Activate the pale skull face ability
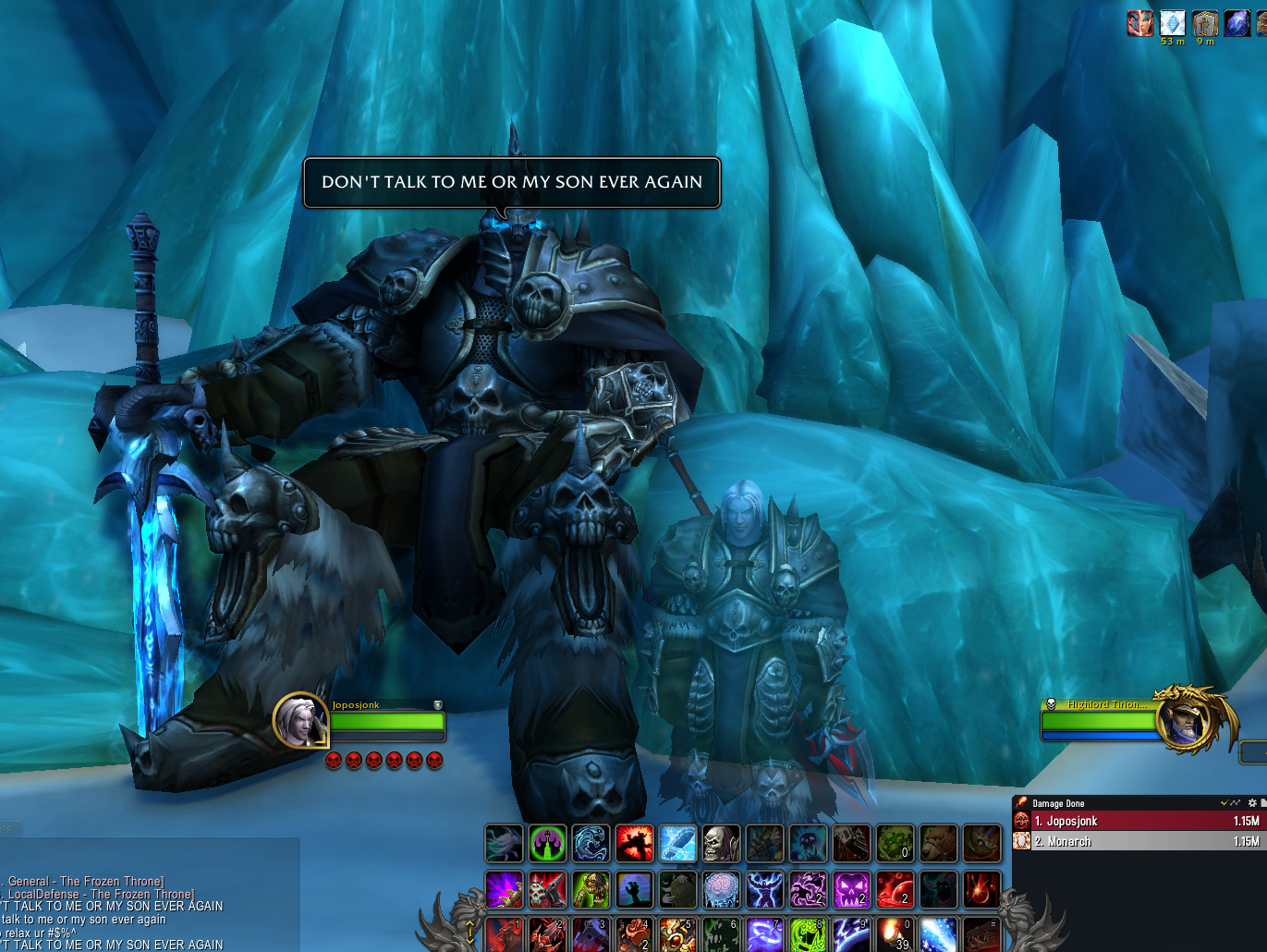Image resolution: width=1267 pixels, height=952 pixels. (x=721, y=843)
